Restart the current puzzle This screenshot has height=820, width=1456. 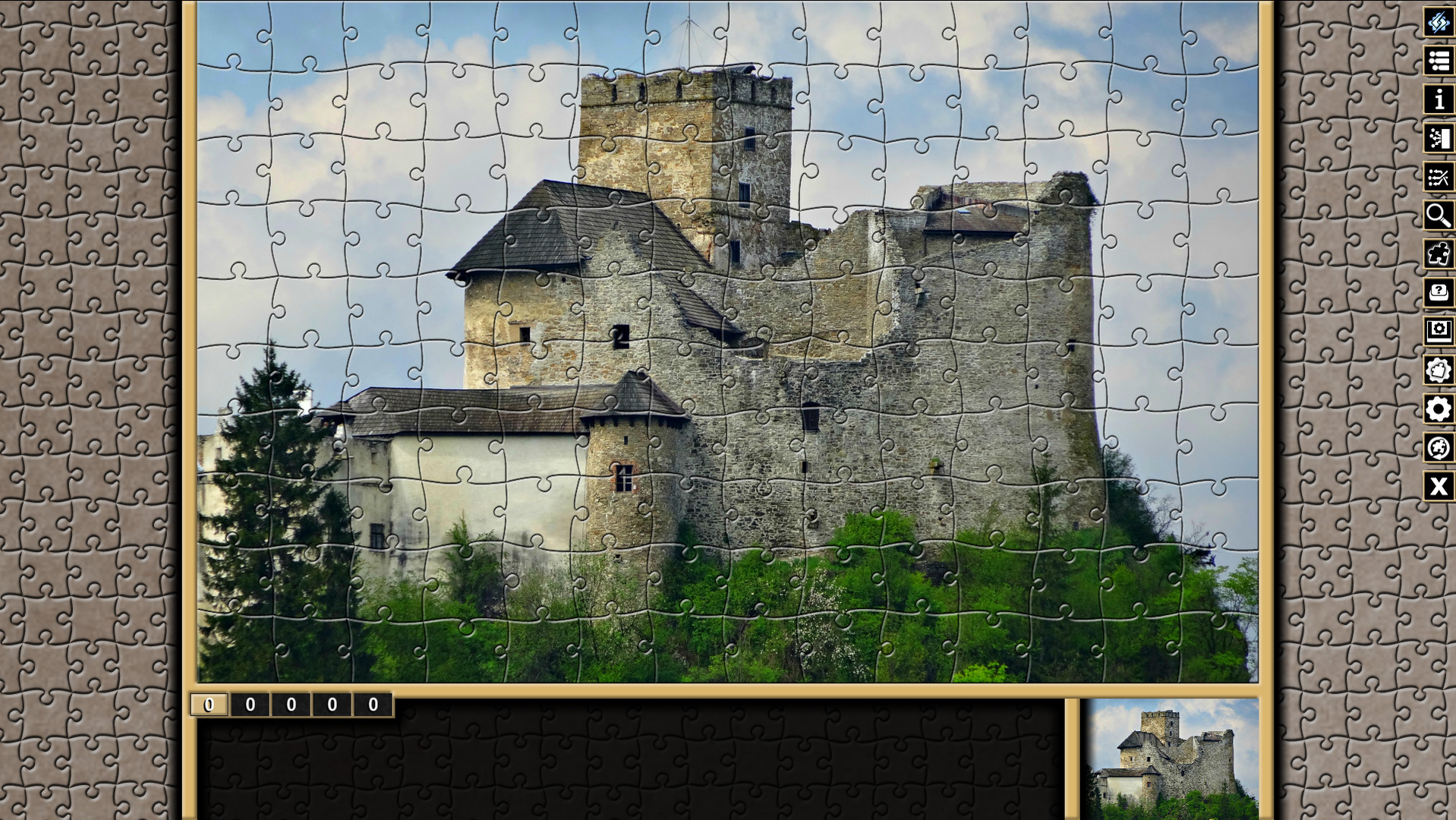pos(1440,448)
